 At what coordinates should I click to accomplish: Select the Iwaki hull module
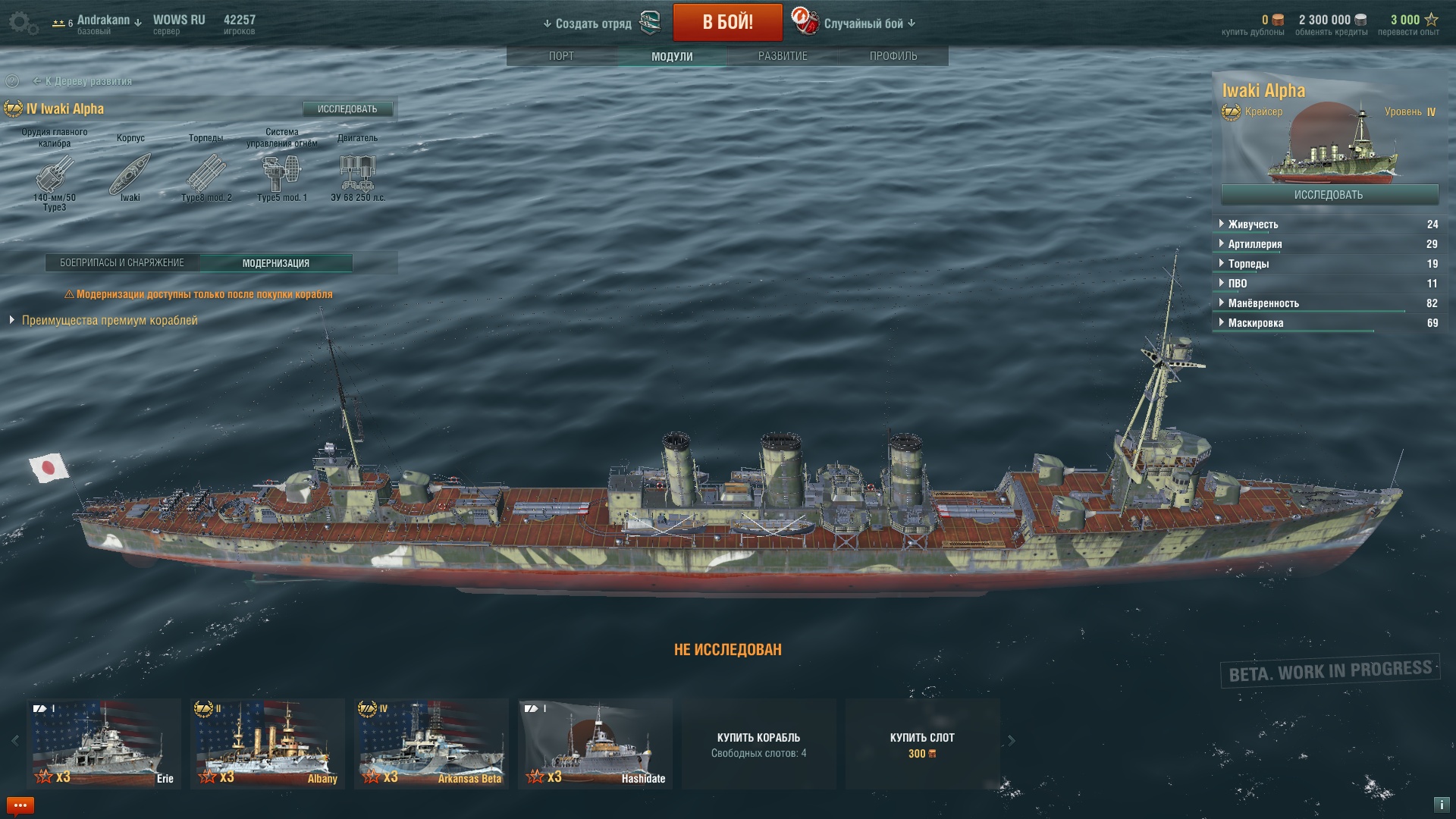tap(130, 174)
